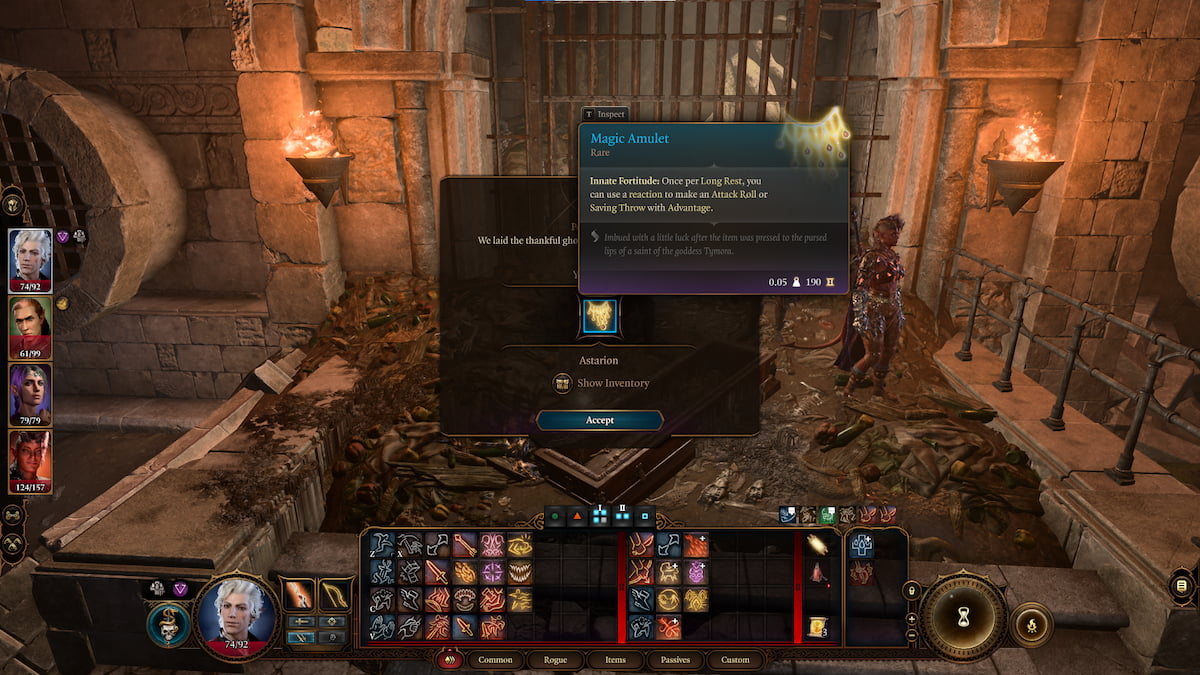Accept the quest reward
Screen dimensions: 1200x675
tap(600, 420)
